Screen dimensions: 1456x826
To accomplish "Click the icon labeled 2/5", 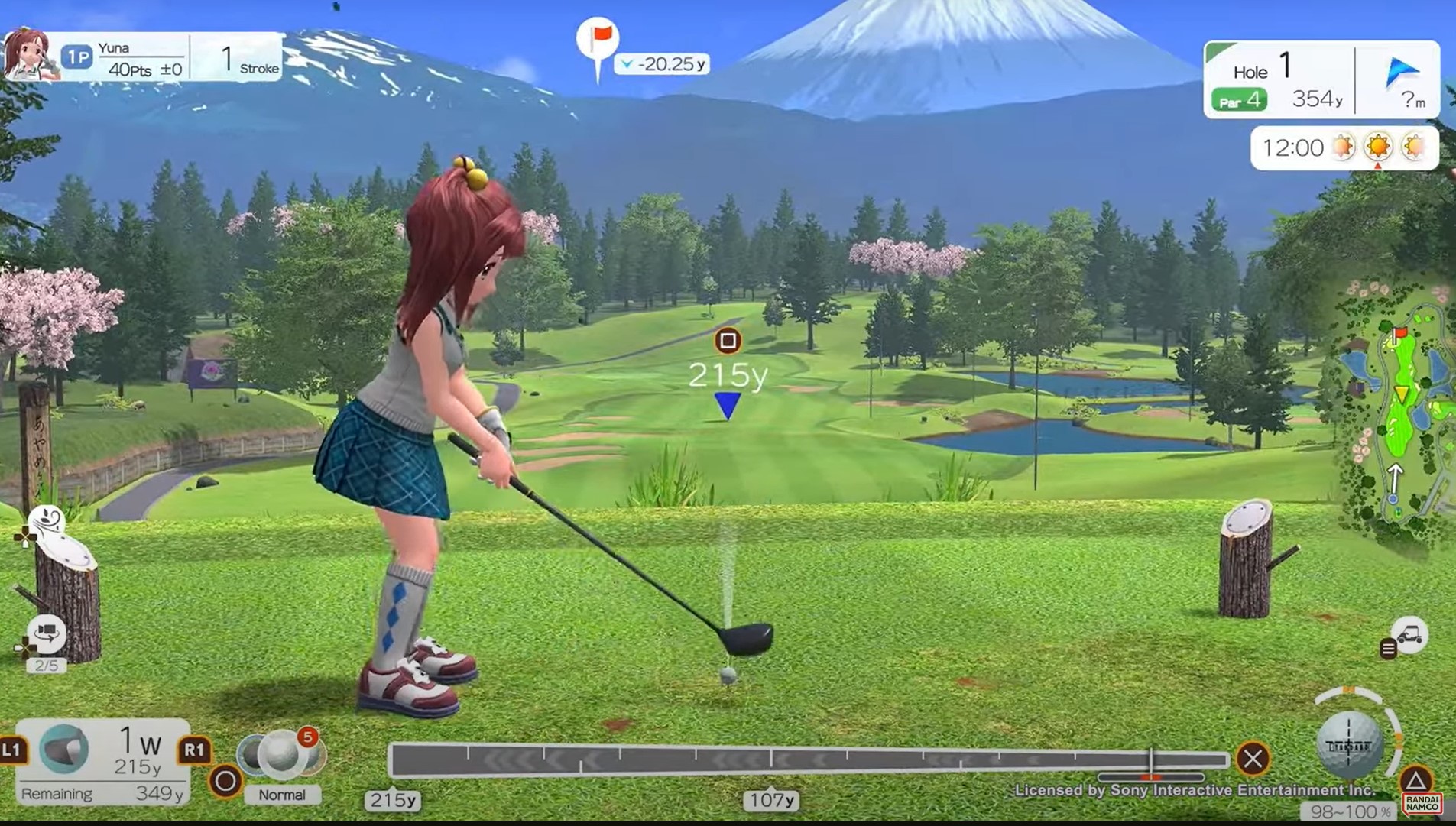I will click(46, 635).
